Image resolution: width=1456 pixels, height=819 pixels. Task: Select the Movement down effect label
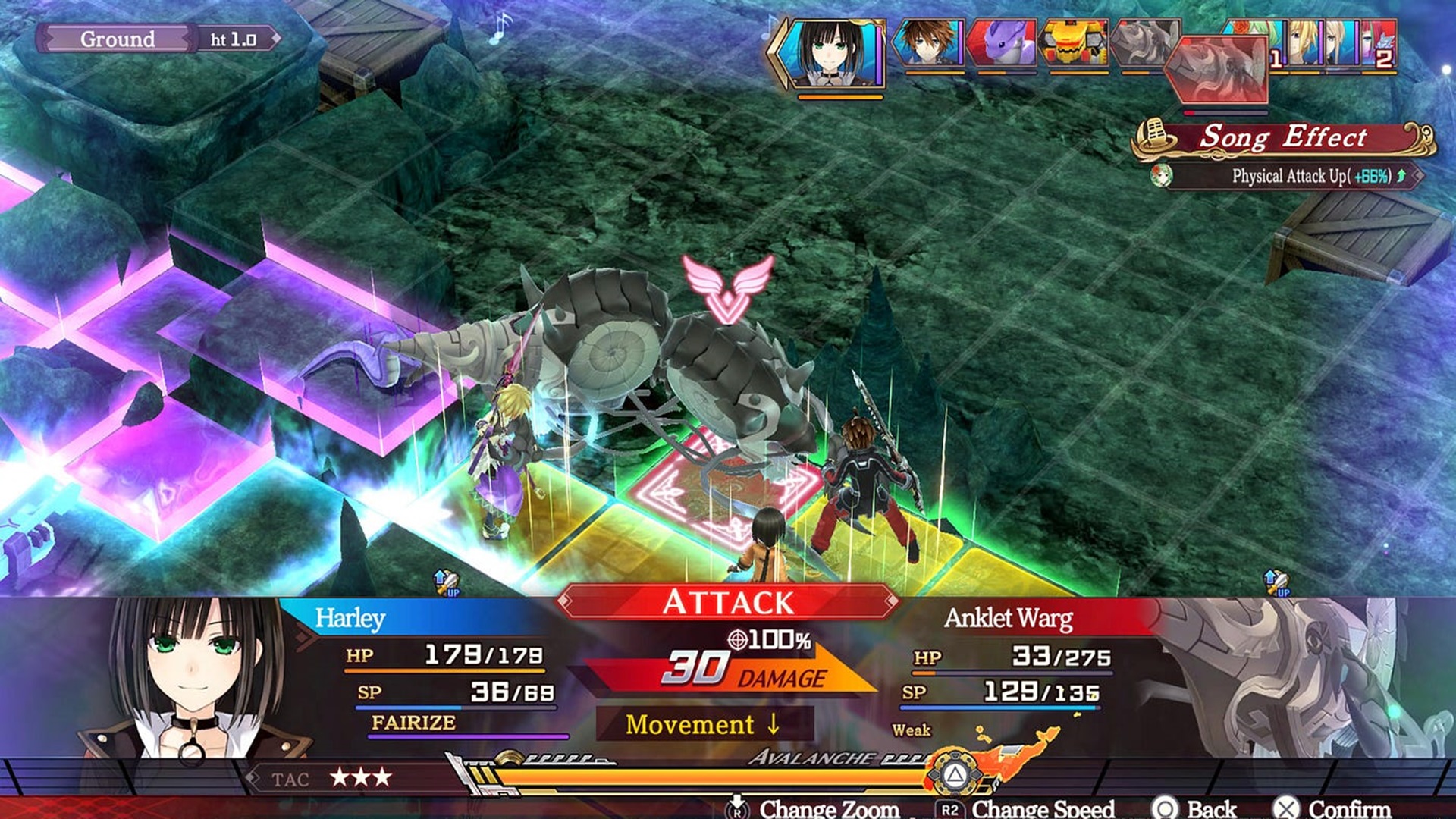point(703,724)
